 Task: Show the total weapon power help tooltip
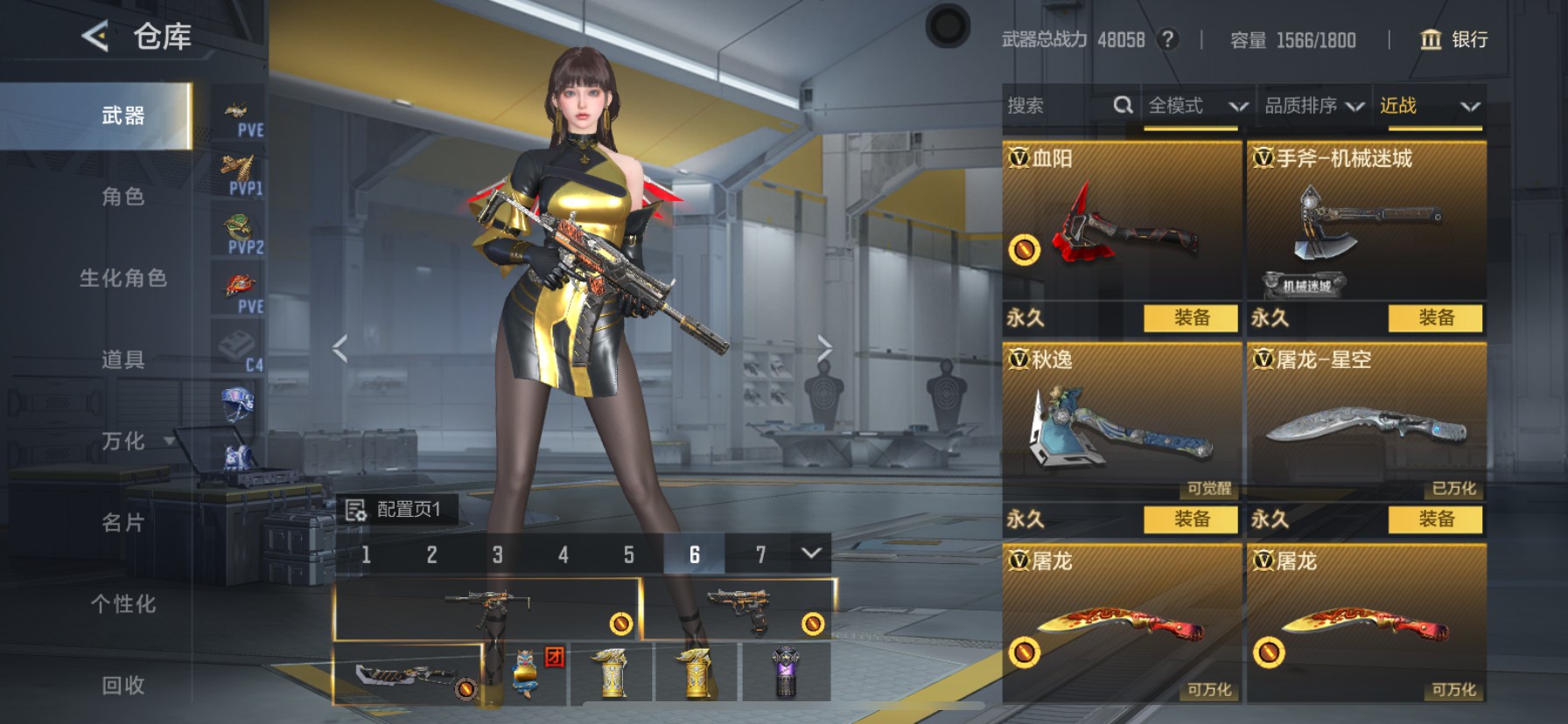(1167, 39)
